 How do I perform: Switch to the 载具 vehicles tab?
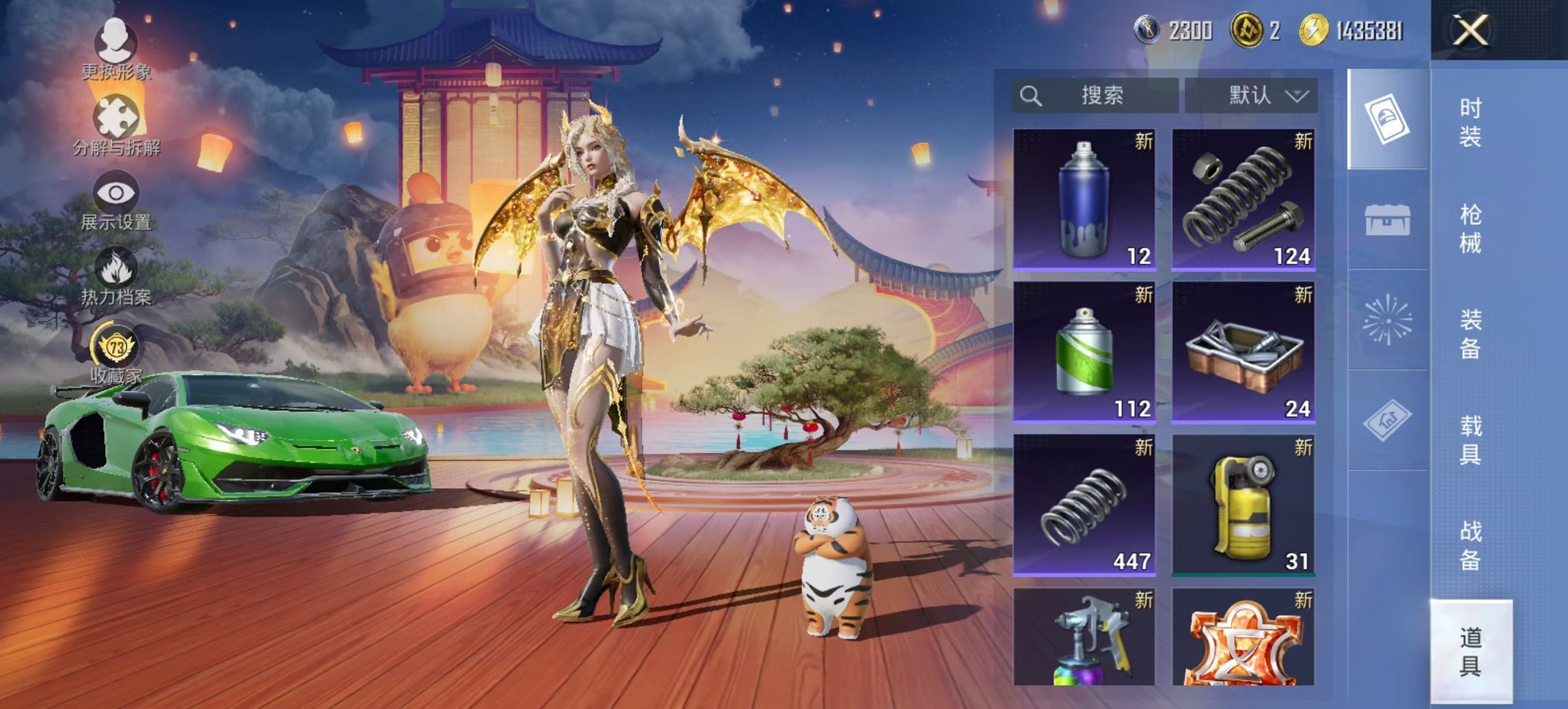[1470, 440]
